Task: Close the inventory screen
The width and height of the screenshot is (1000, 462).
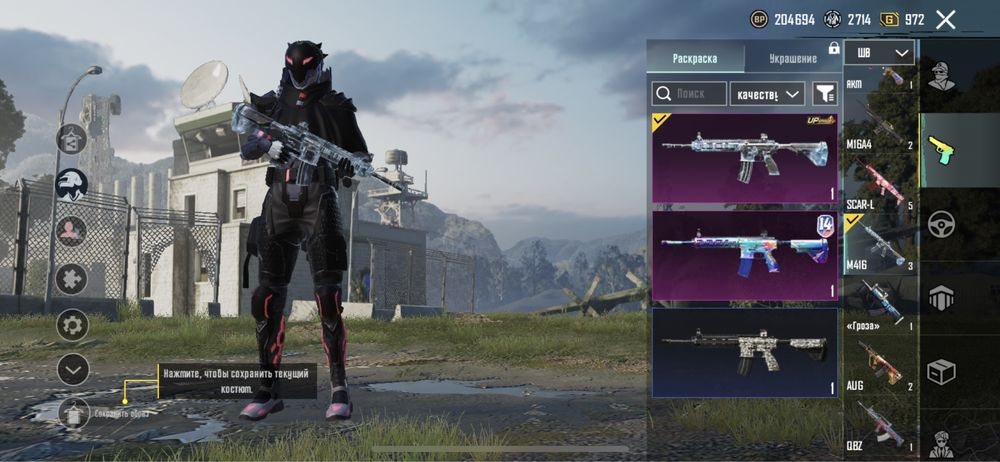Action: (x=946, y=19)
